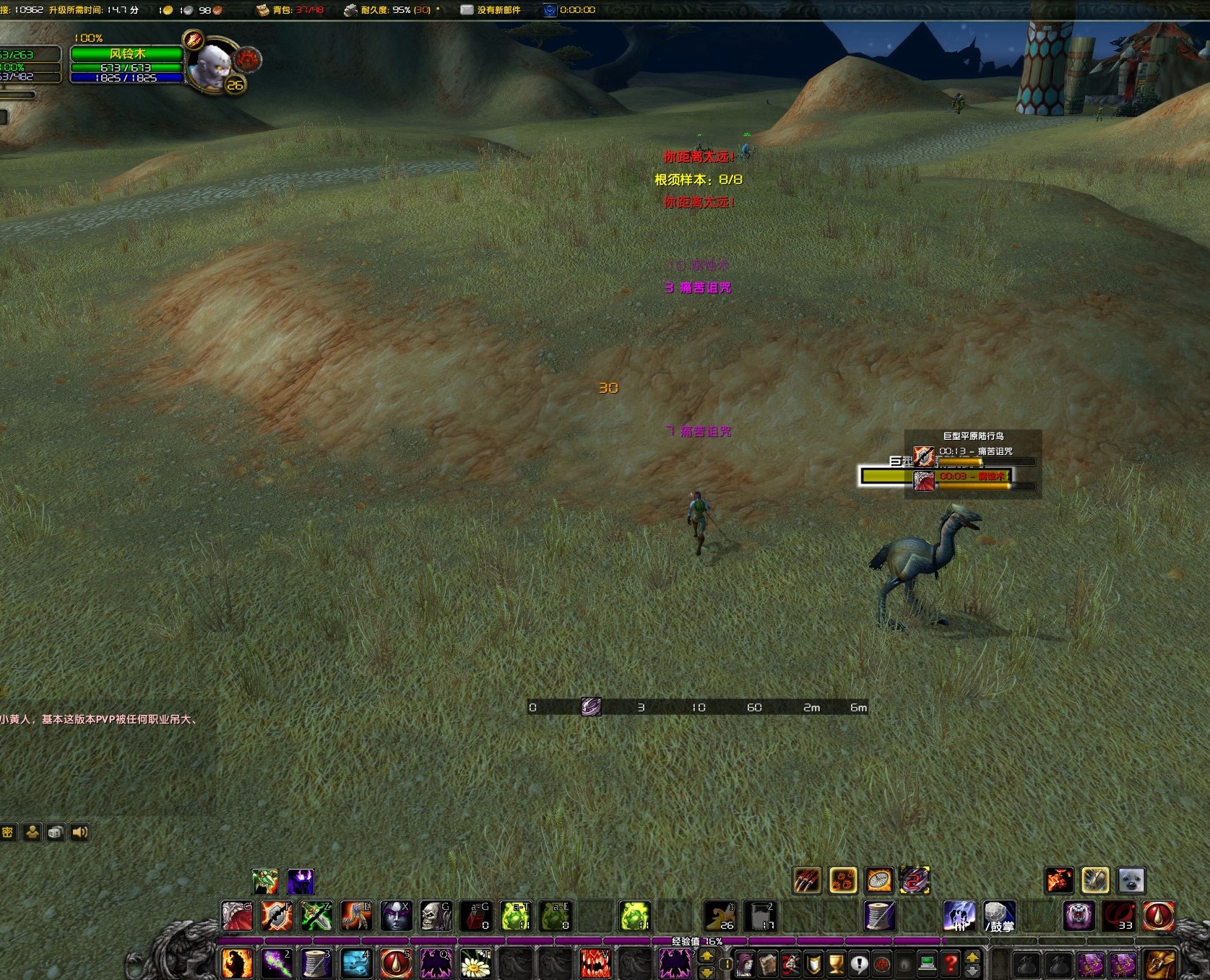Open the achievements golden trophy button
This screenshot has height=980, width=1210.
pyautogui.click(x=836, y=963)
